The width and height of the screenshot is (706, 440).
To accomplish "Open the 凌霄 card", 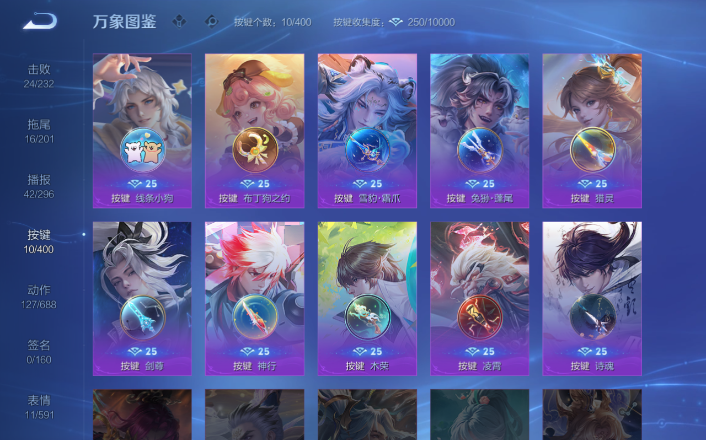I will (x=479, y=298).
